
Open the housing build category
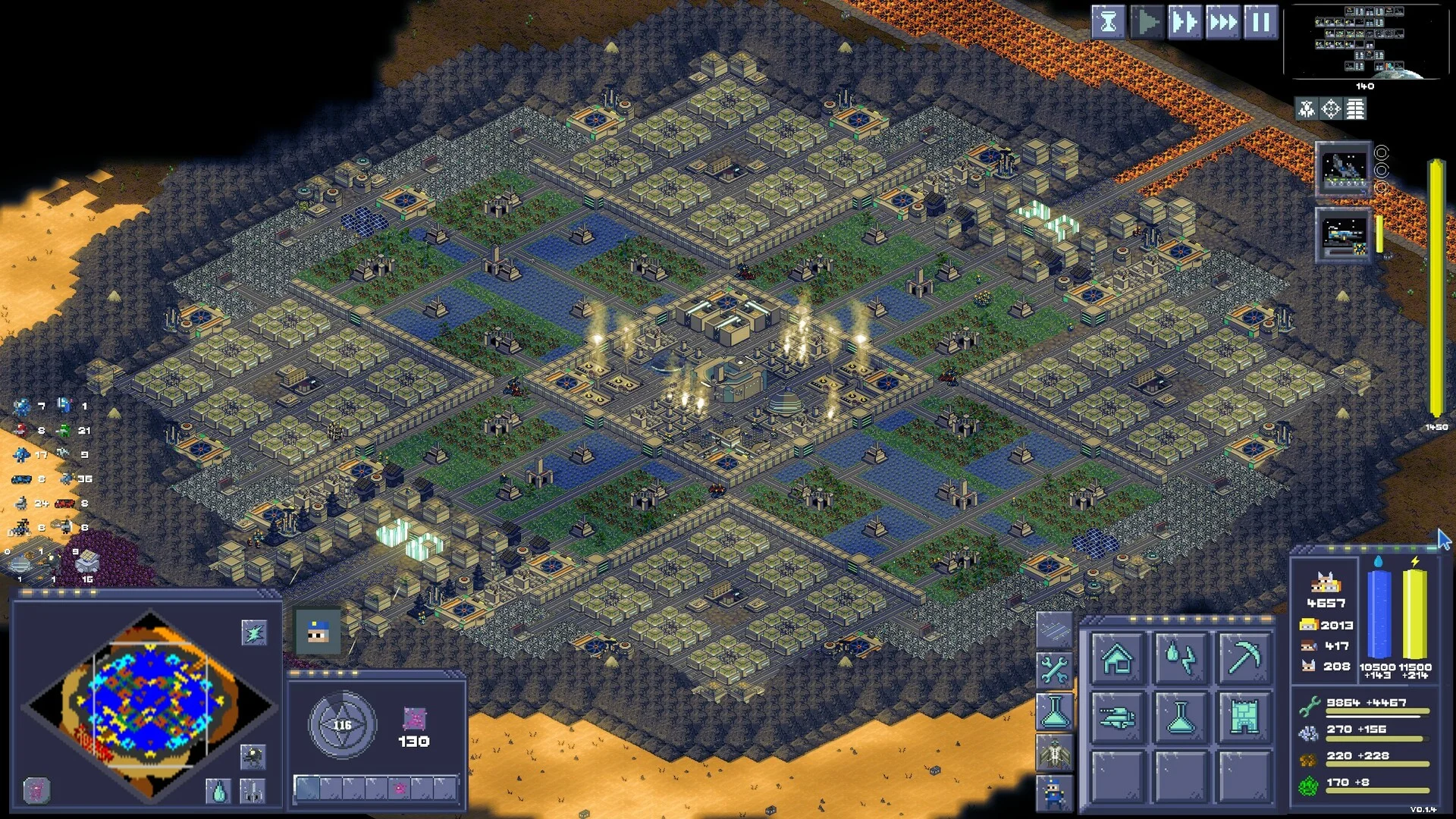1117,657
